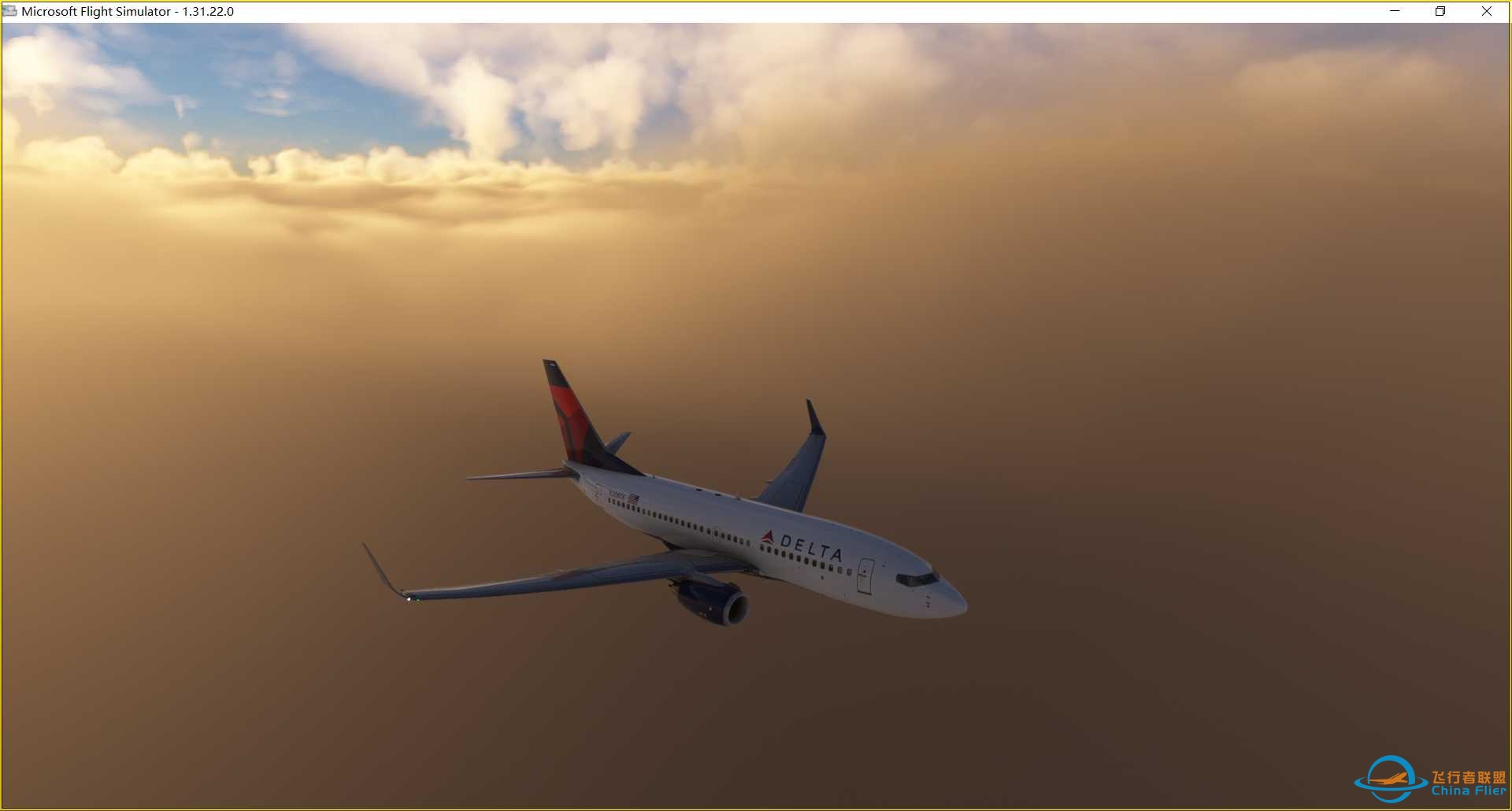Click the Delta widget emblem near the wordmark
Viewport: 1512px width, 811px height.
(x=769, y=538)
